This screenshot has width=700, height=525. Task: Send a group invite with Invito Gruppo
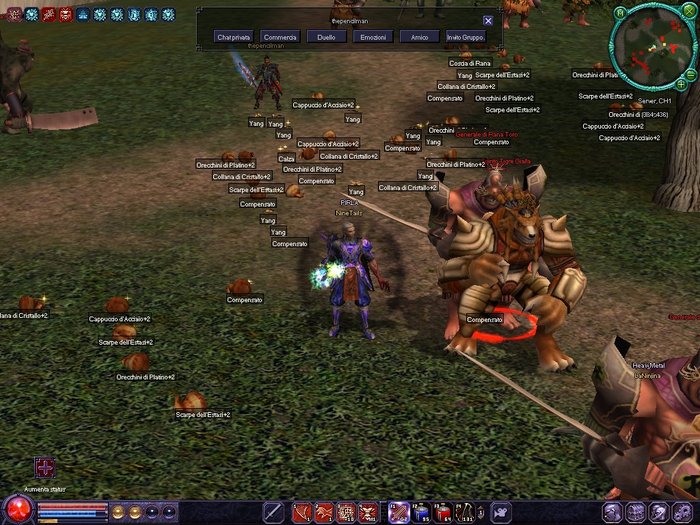(465, 37)
